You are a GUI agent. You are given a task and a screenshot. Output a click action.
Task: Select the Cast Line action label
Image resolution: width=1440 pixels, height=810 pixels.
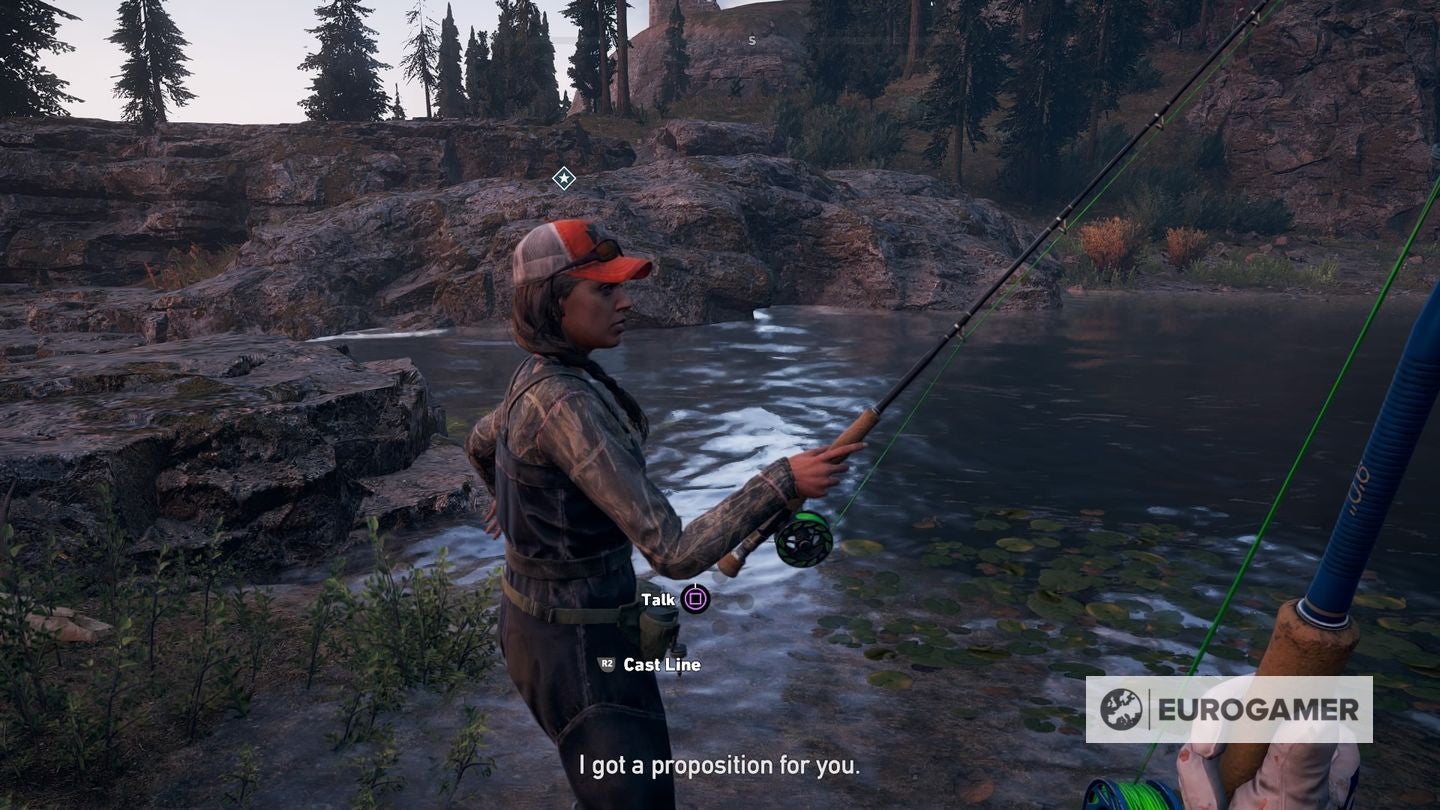tap(665, 664)
